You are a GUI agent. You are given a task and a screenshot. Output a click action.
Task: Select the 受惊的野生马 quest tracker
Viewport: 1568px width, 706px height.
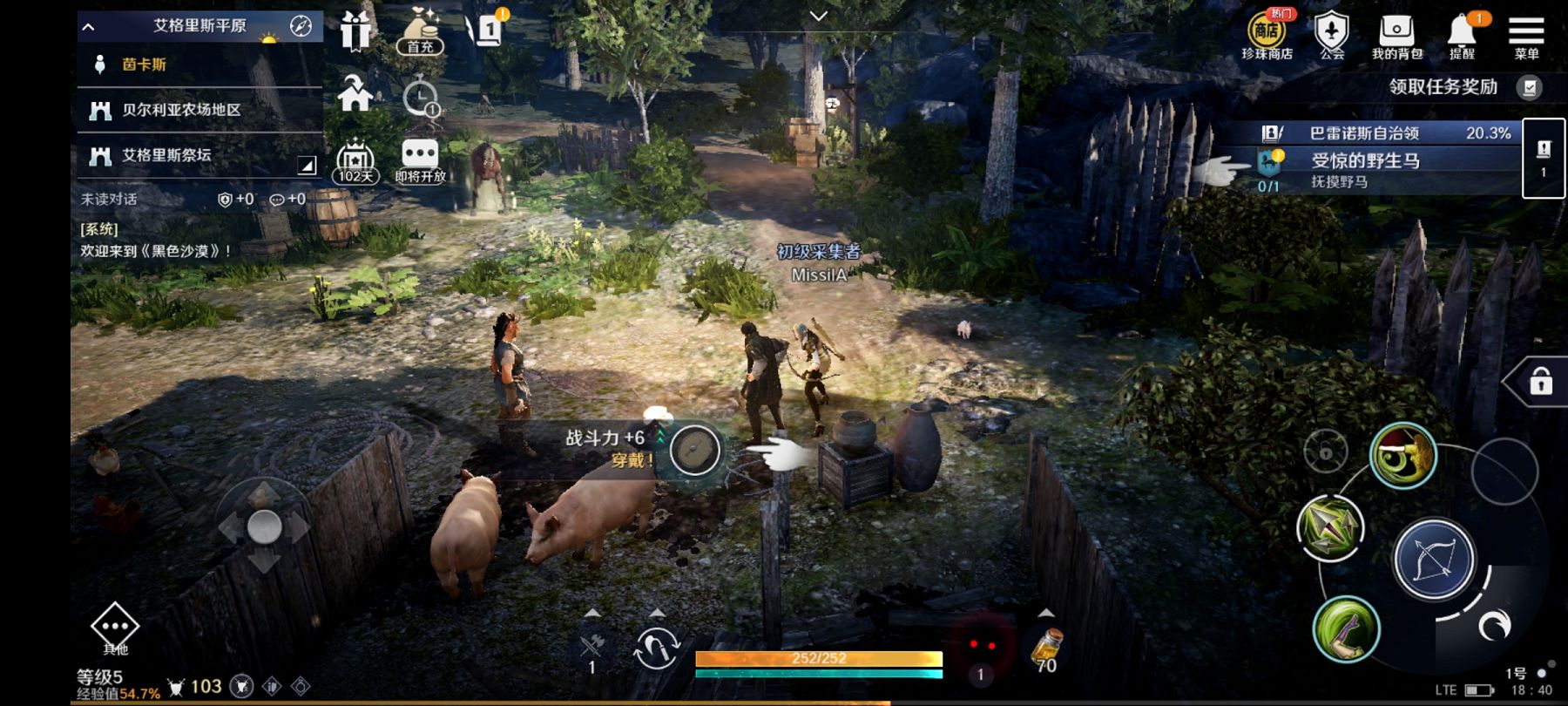point(1385,169)
